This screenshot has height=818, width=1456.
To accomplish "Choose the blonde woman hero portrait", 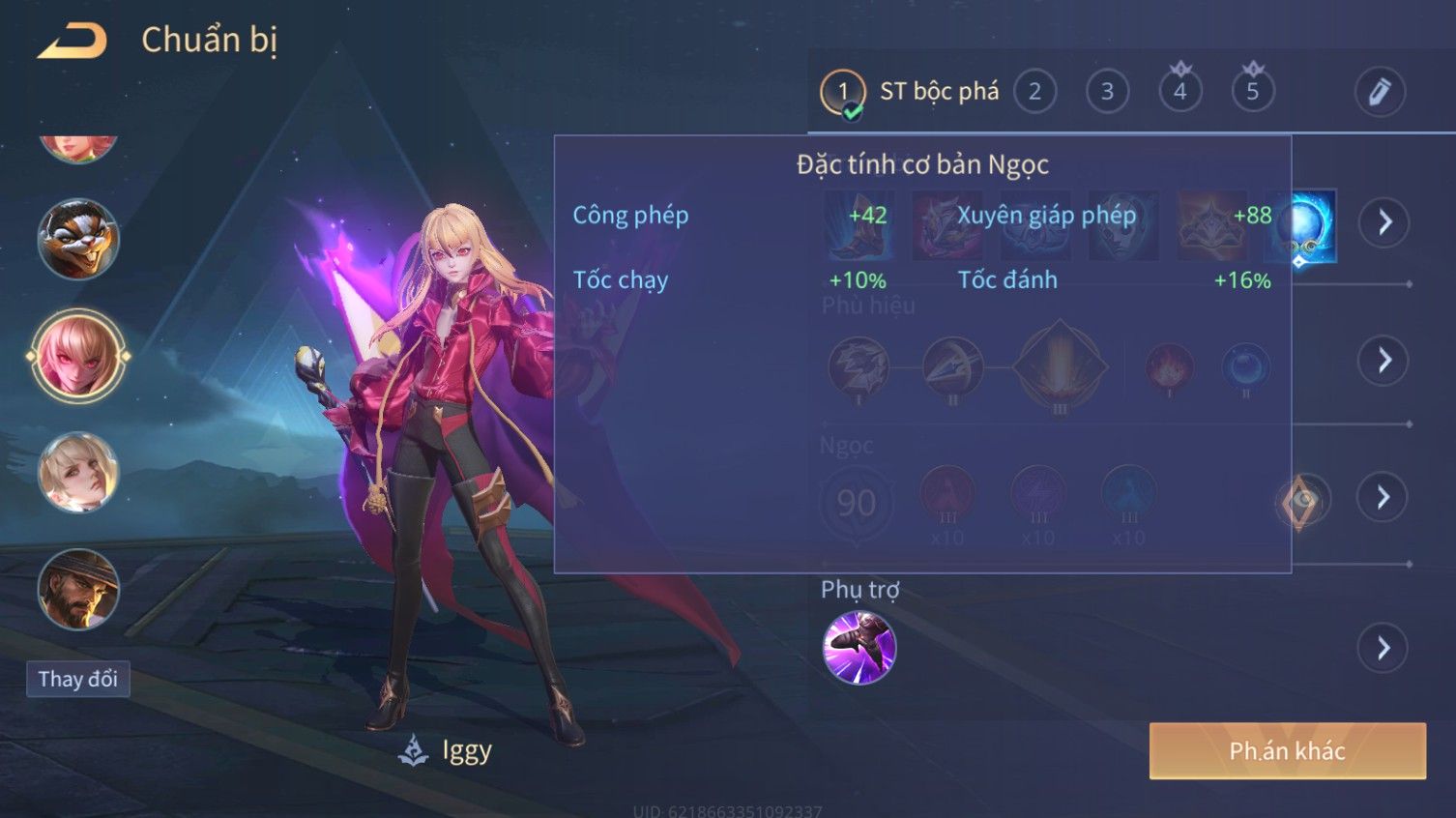I will [x=78, y=473].
